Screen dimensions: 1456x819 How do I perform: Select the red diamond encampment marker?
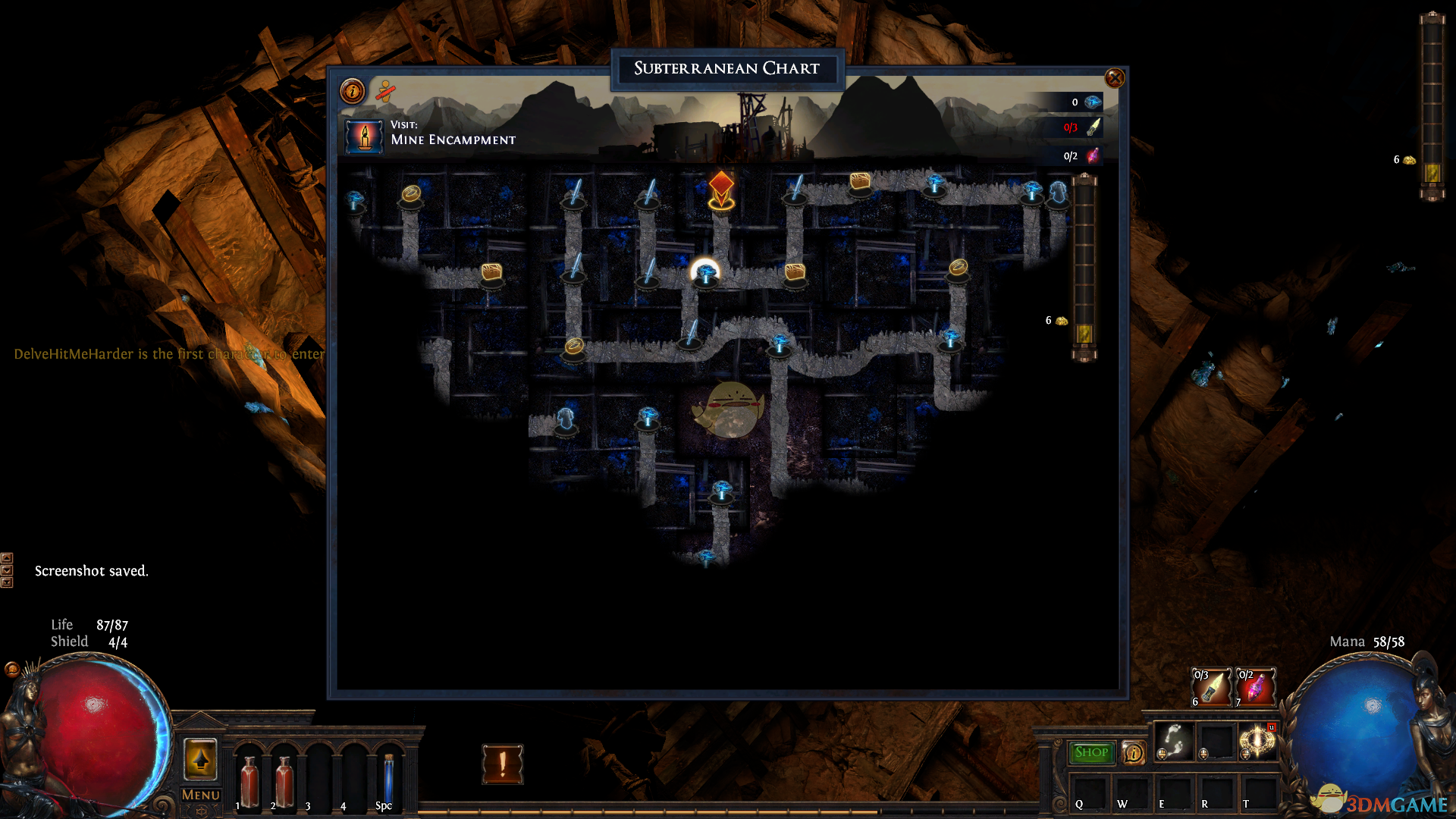click(x=721, y=185)
